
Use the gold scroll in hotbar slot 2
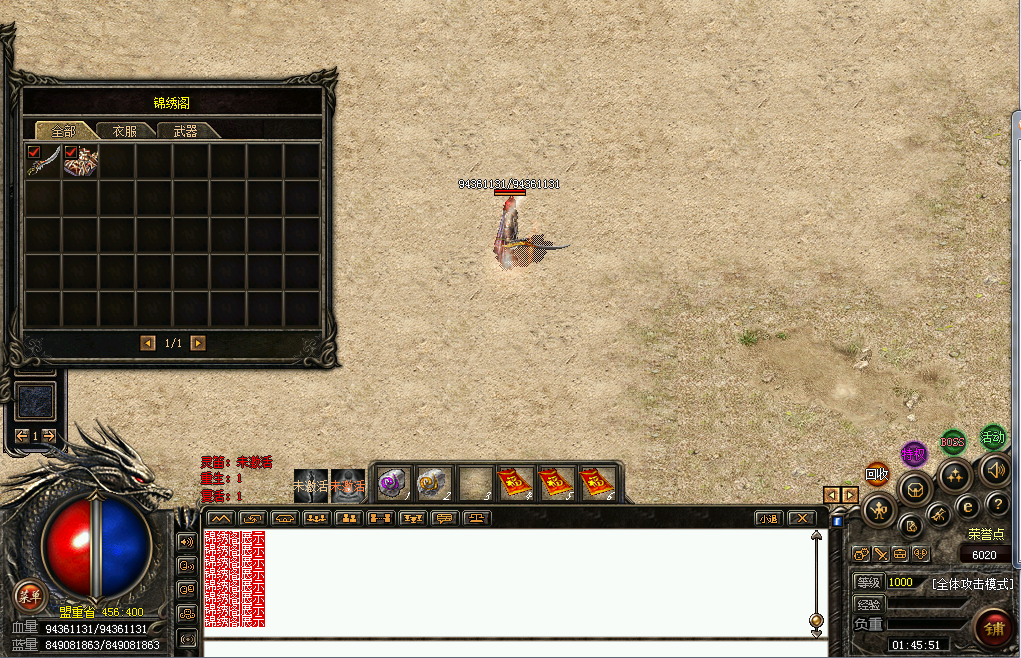432,483
